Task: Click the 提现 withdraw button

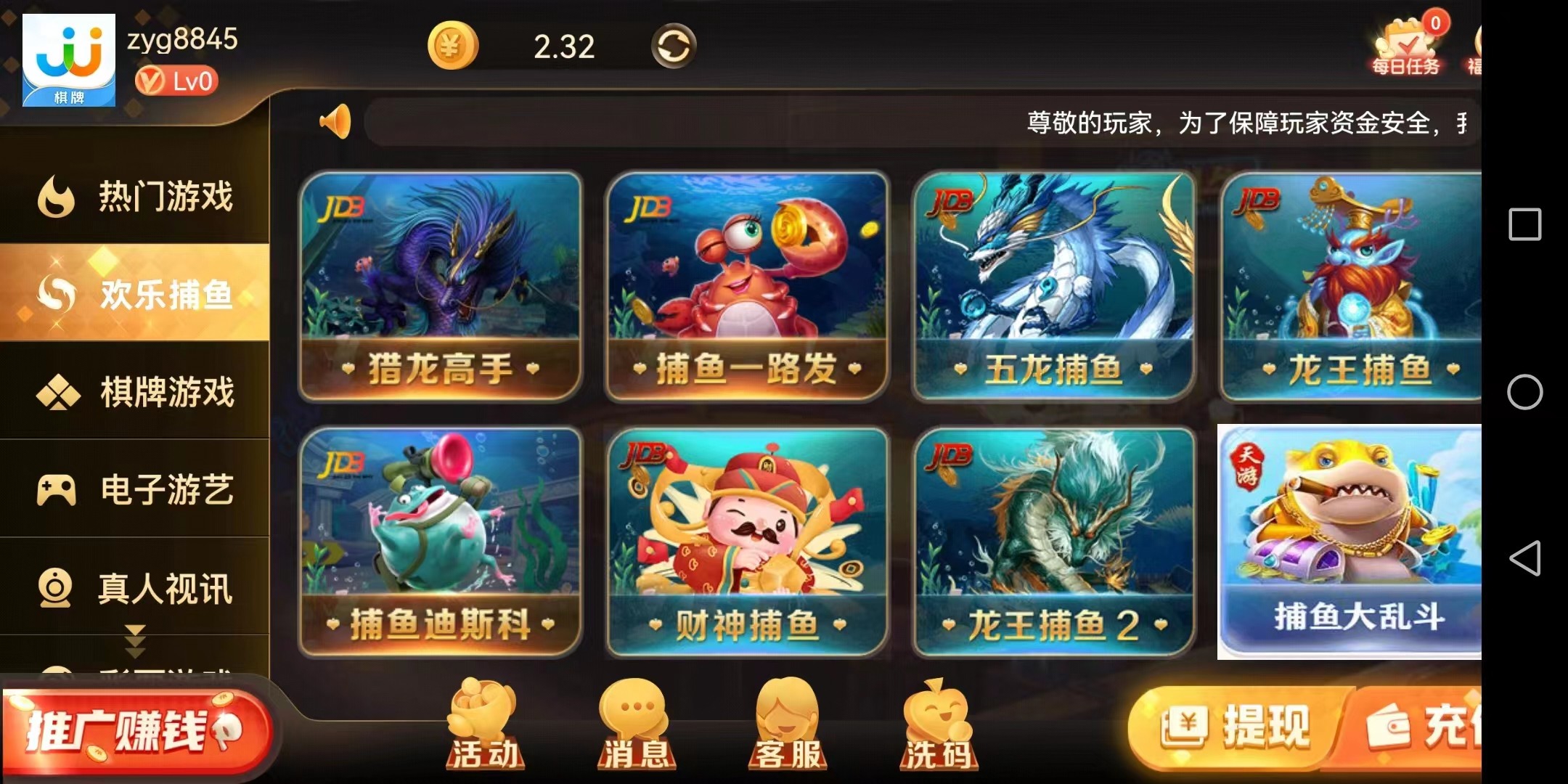Action: [1238, 727]
